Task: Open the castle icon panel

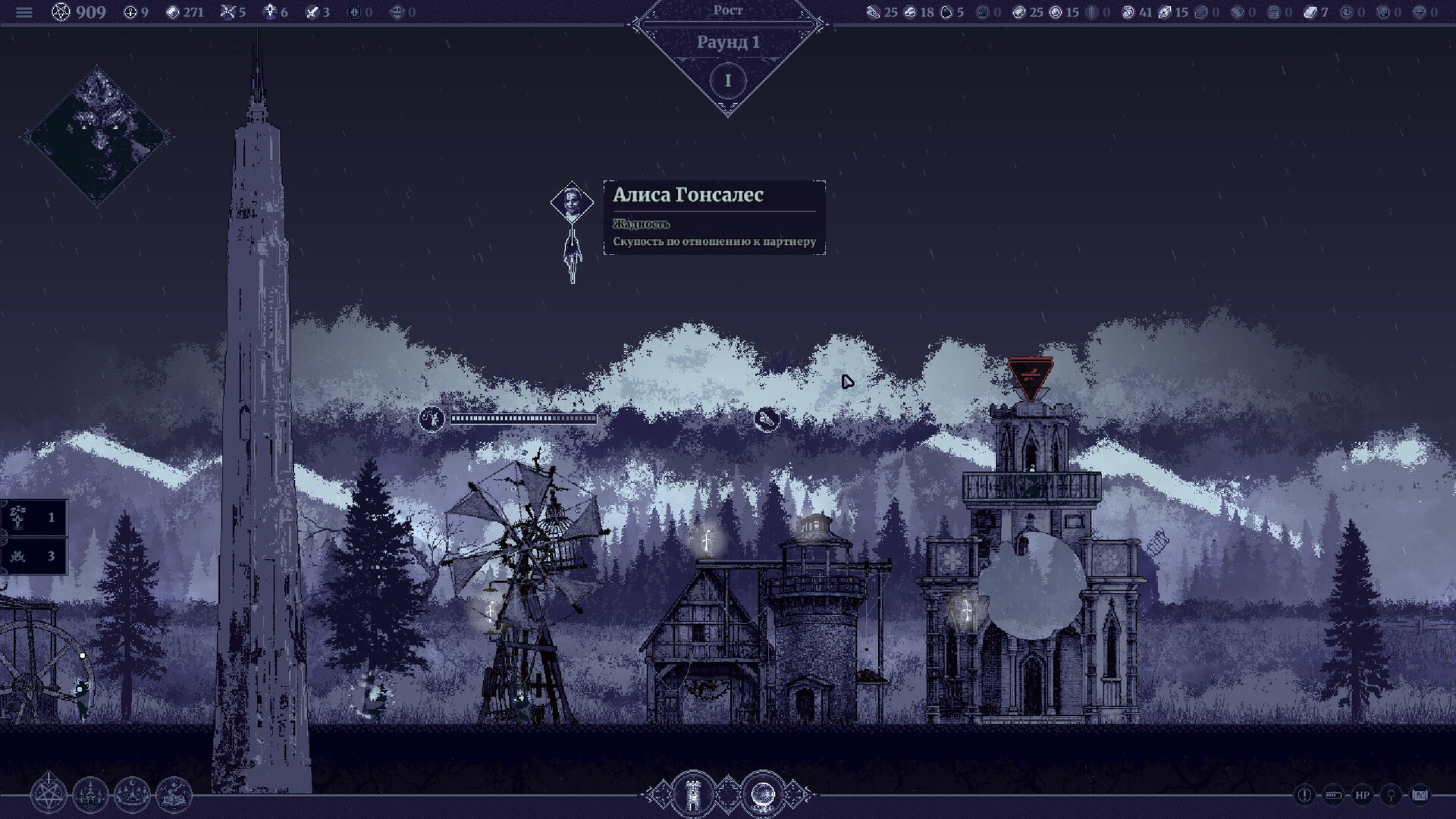Action: click(90, 795)
